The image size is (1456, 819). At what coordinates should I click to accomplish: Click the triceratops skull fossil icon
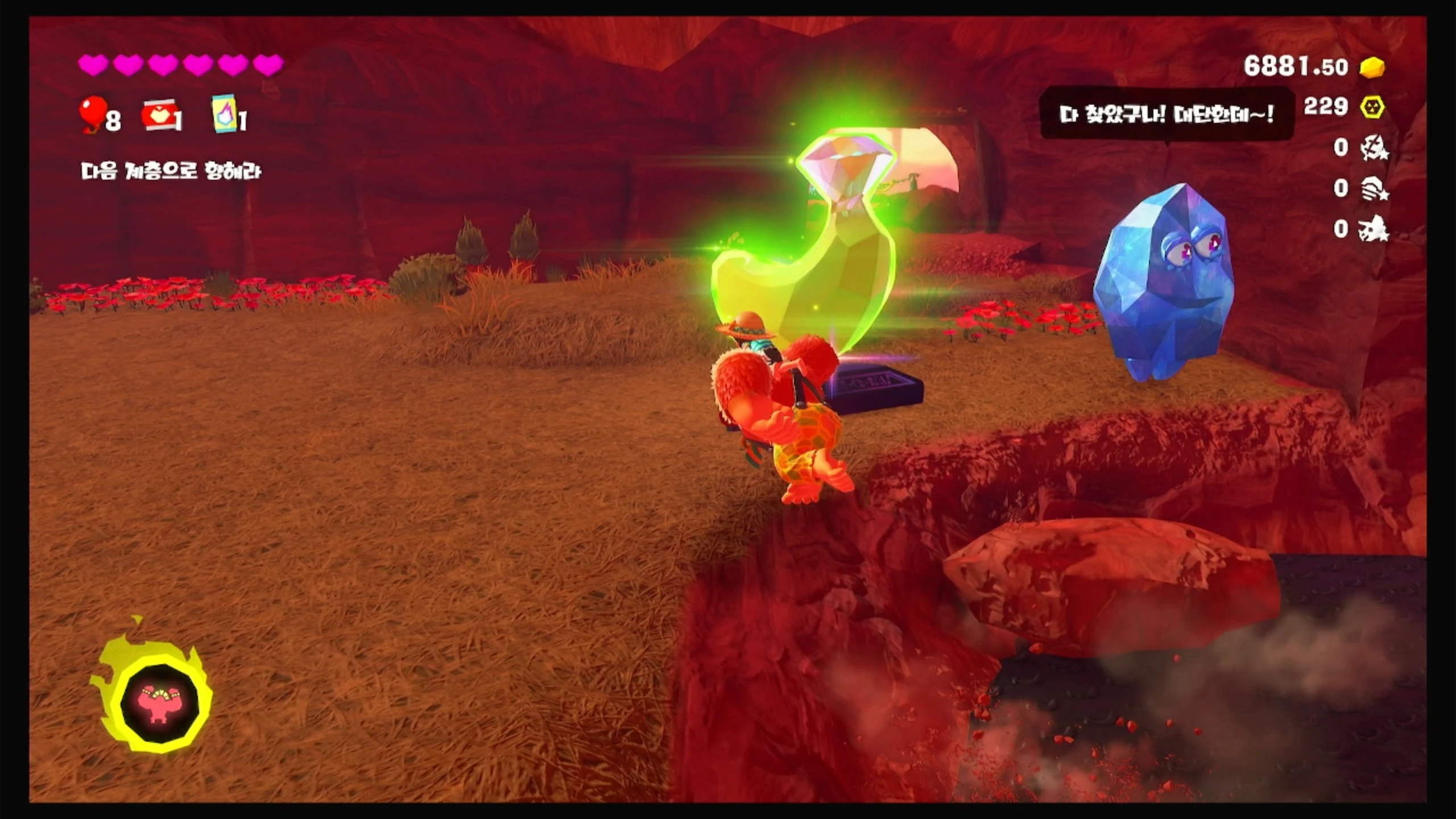(x=1374, y=229)
